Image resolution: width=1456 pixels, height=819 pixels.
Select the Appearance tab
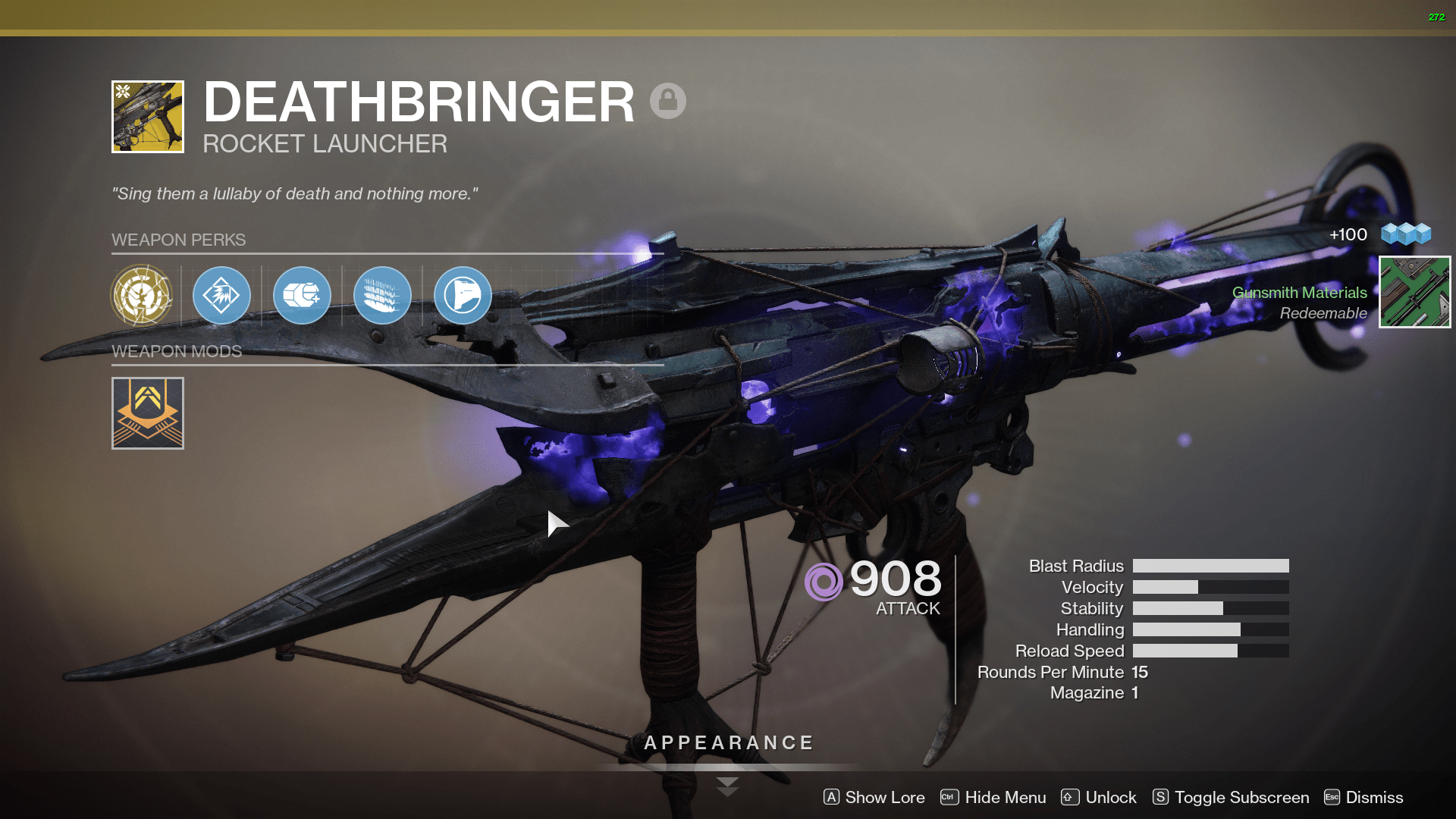pyautogui.click(x=727, y=742)
